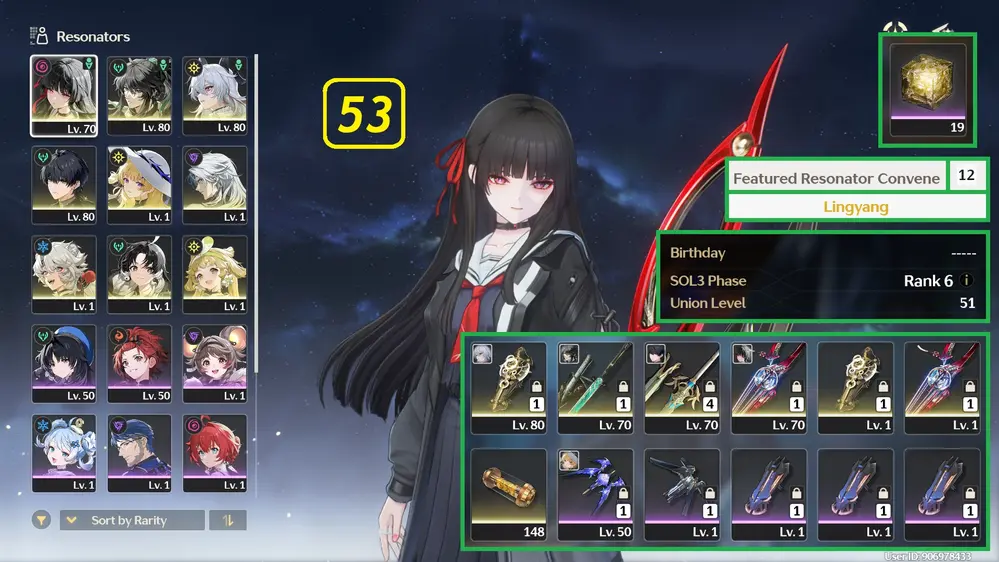Click the yellow funnel filter icon
Image resolution: width=999 pixels, height=562 pixels.
click(x=41, y=520)
